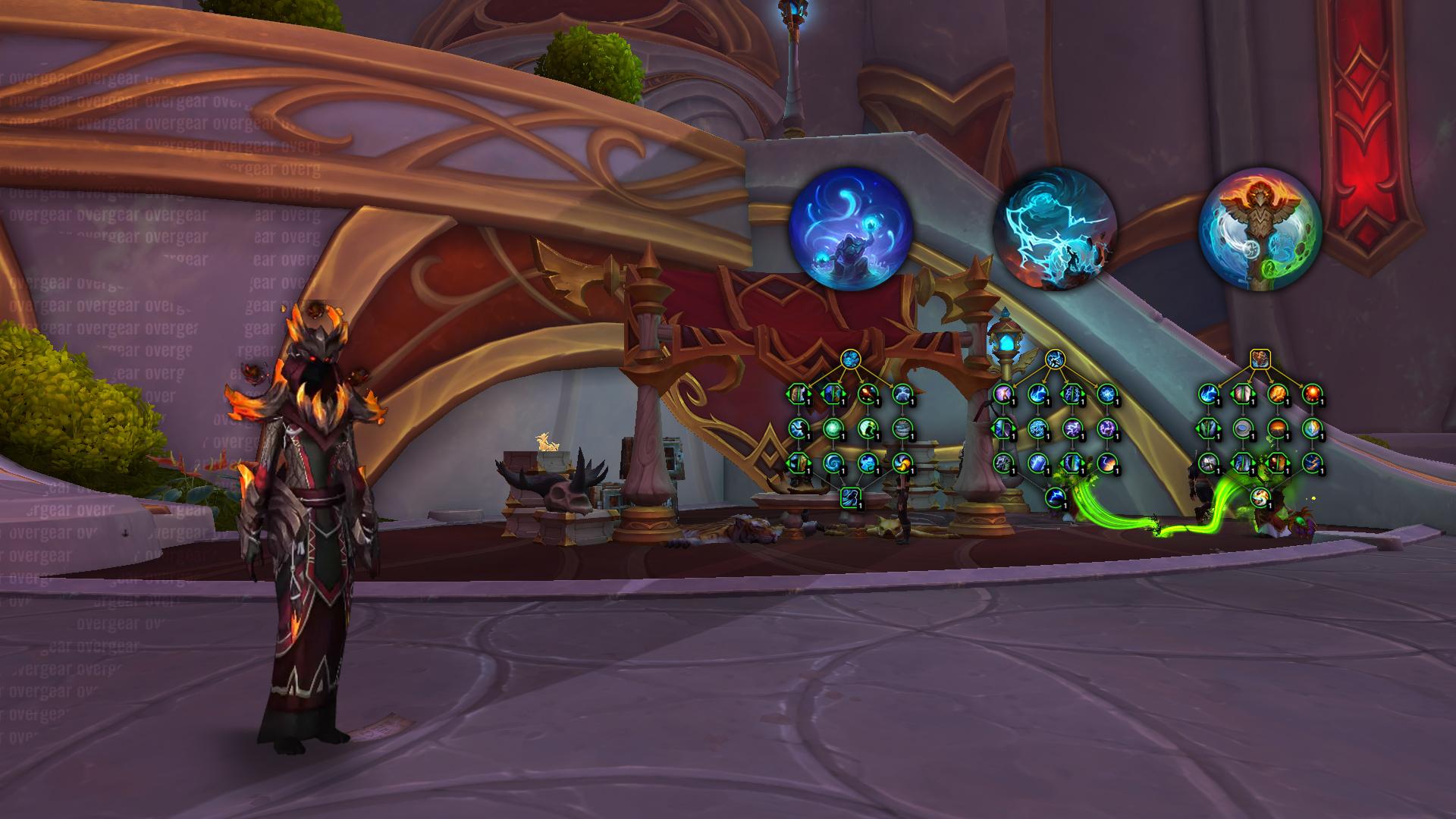1456x819 pixels.
Task: Pick the elemental totem hero tree emblem
Action: point(1260,228)
